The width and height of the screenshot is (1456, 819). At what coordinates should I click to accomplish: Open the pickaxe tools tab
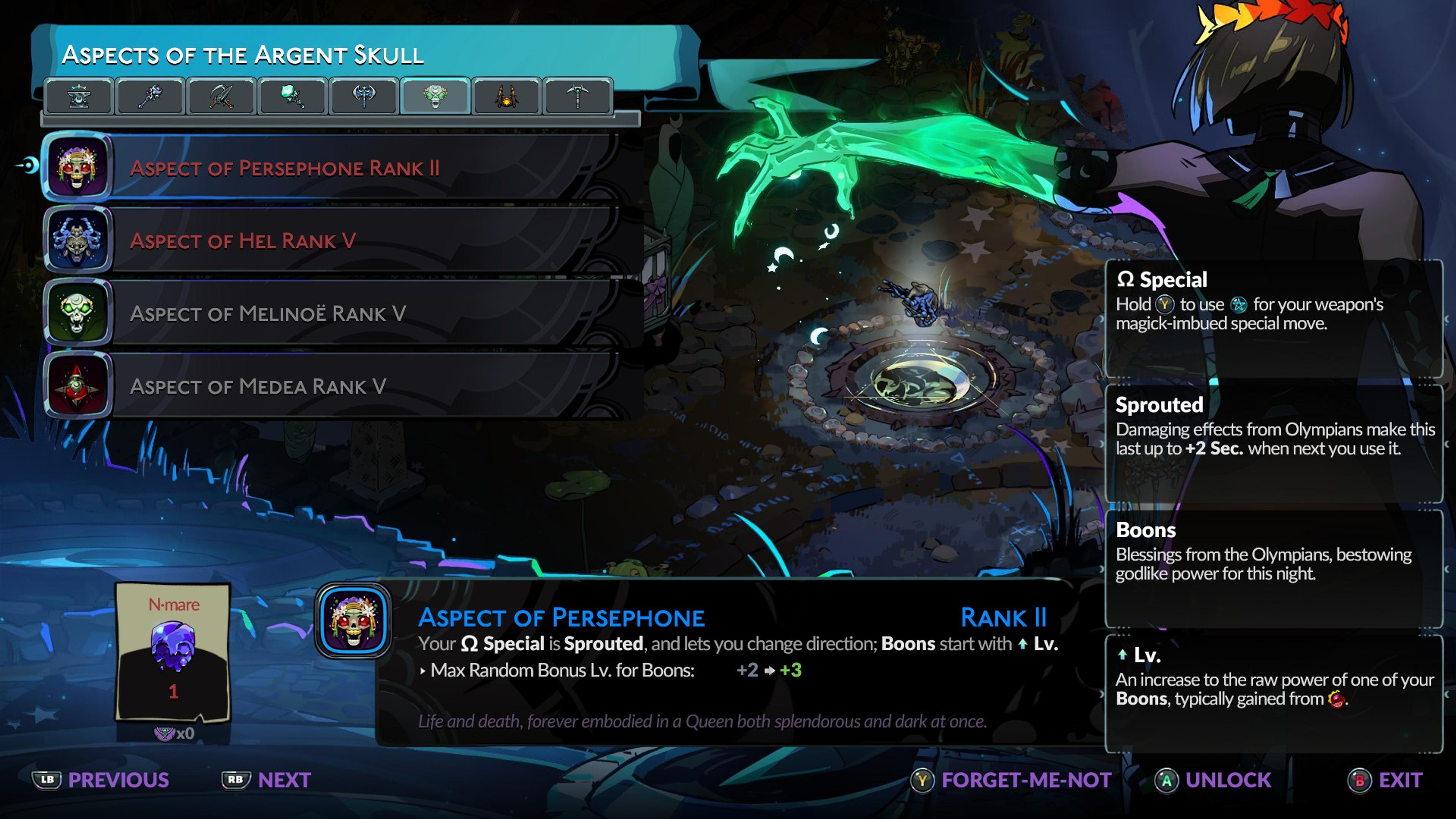click(x=577, y=97)
